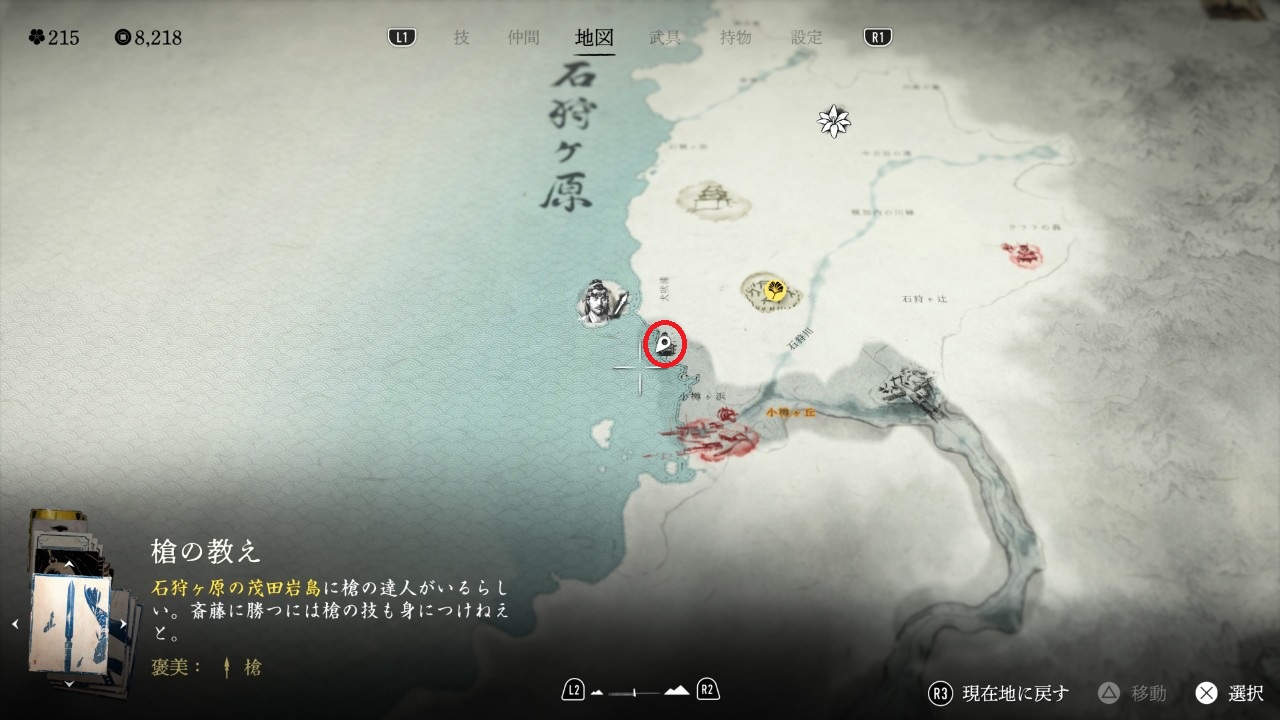This screenshot has width=1280, height=720.
Task: Select the 地図 tab
Action: [594, 38]
